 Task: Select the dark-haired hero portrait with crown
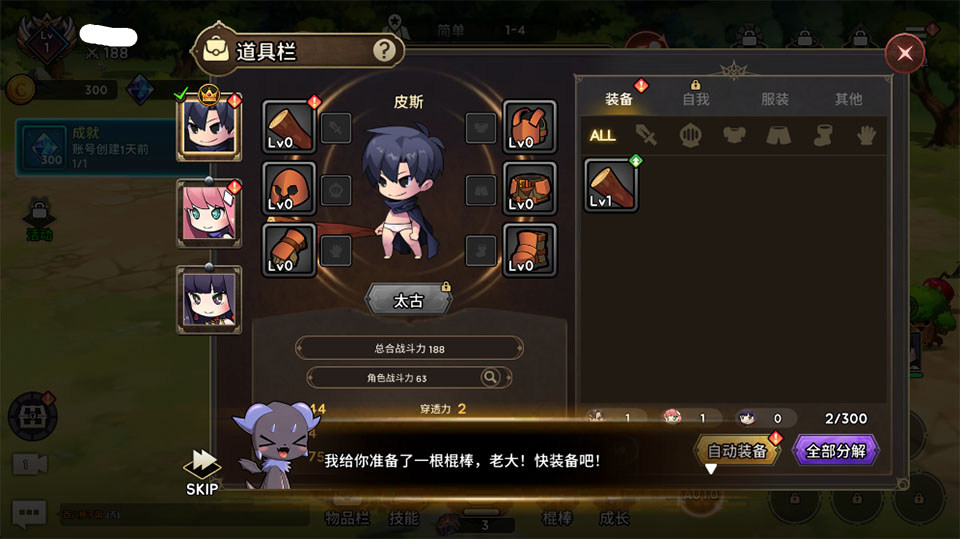coord(208,126)
